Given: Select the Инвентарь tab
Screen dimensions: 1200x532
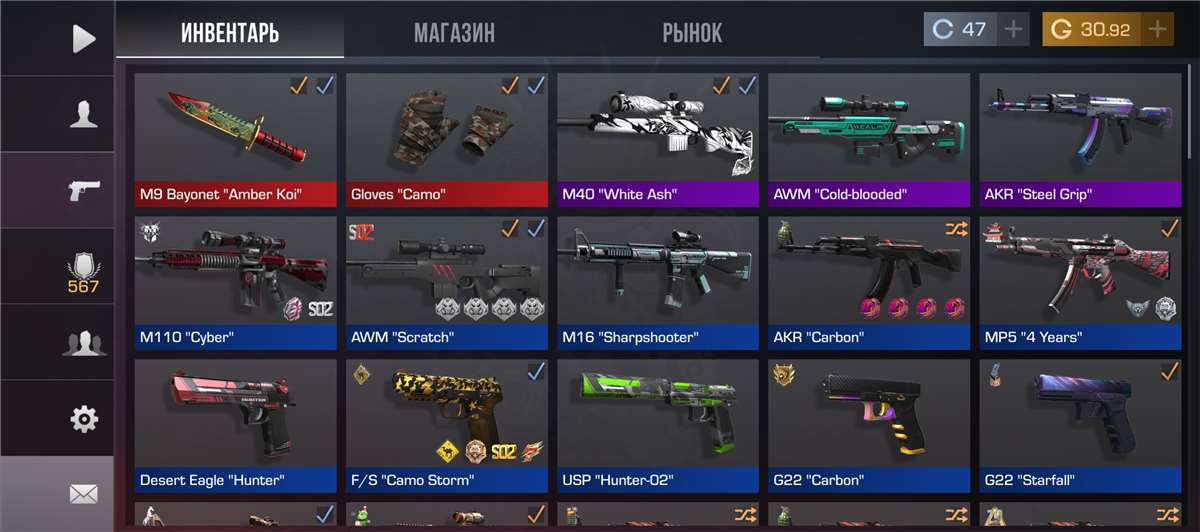Looking at the screenshot, I should pos(230,32).
